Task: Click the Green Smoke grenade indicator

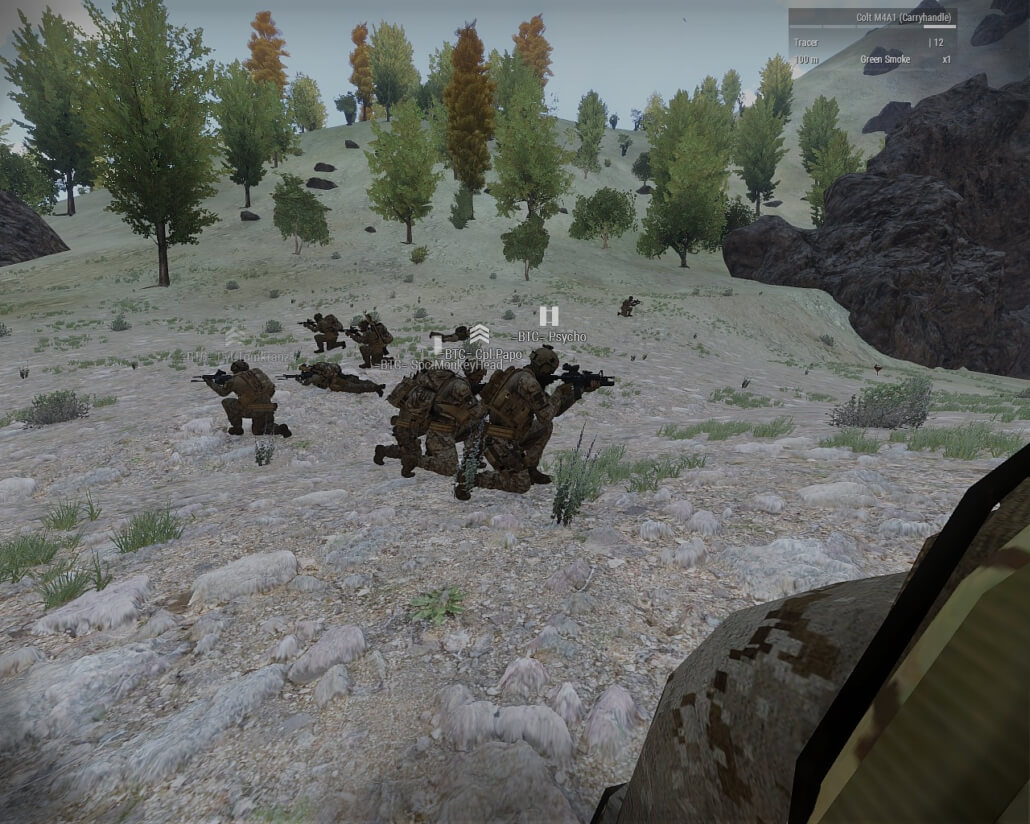Action: (x=885, y=59)
